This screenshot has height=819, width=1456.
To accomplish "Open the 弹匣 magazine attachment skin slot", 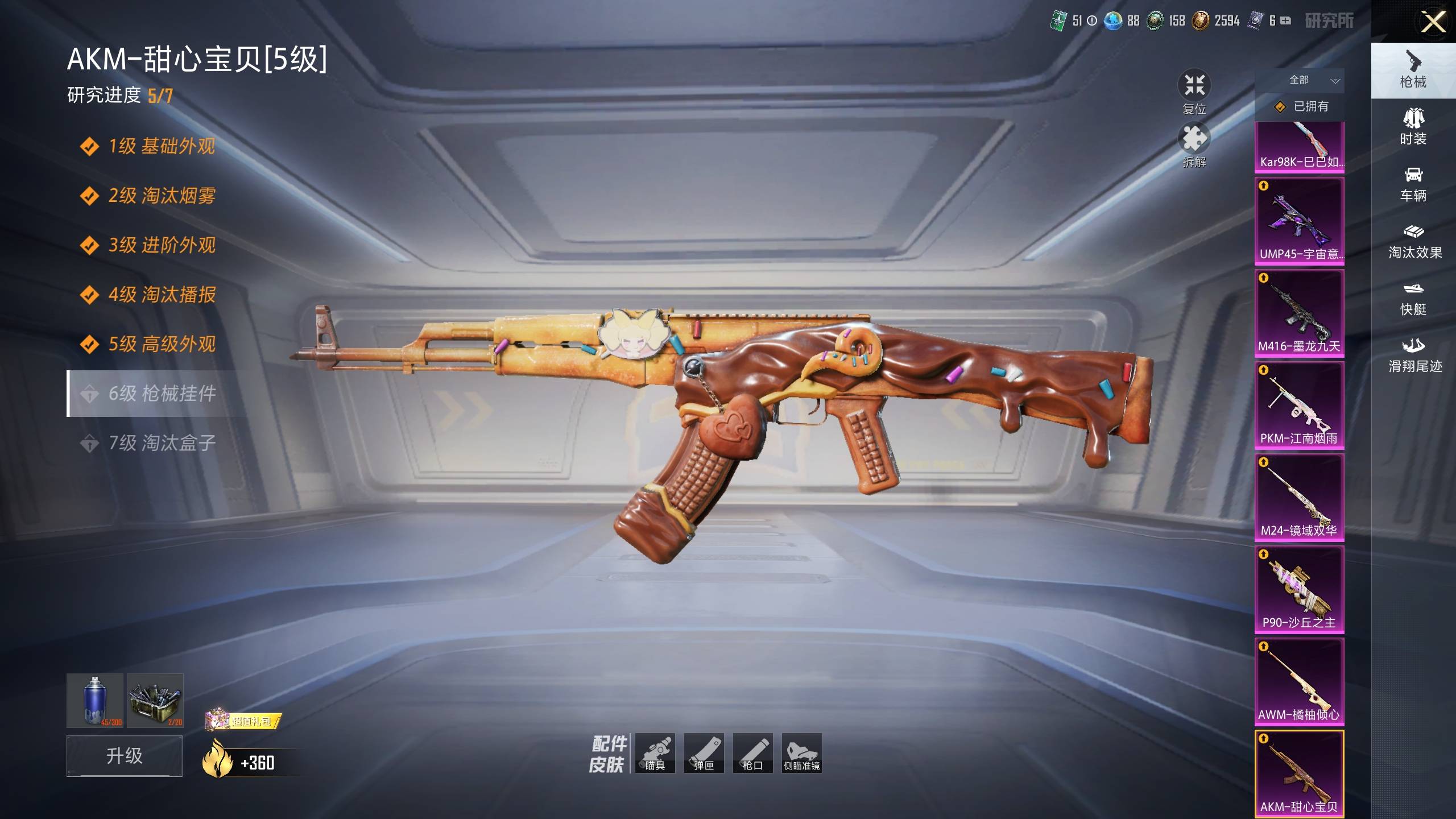I will pyautogui.click(x=704, y=753).
